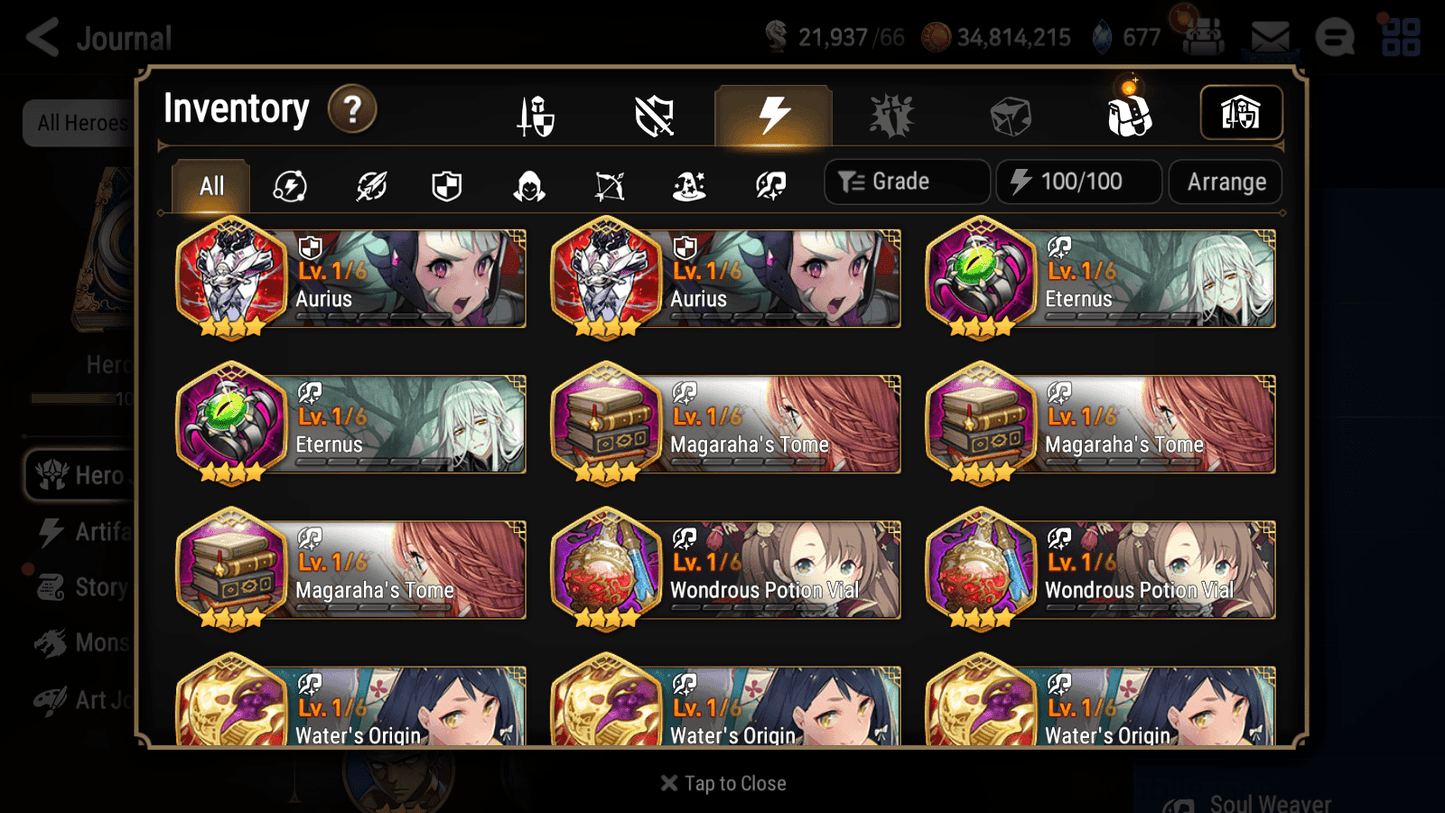Toggle the all-class artifact filter
The height and width of the screenshot is (813, 1445).
click(290, 185)
